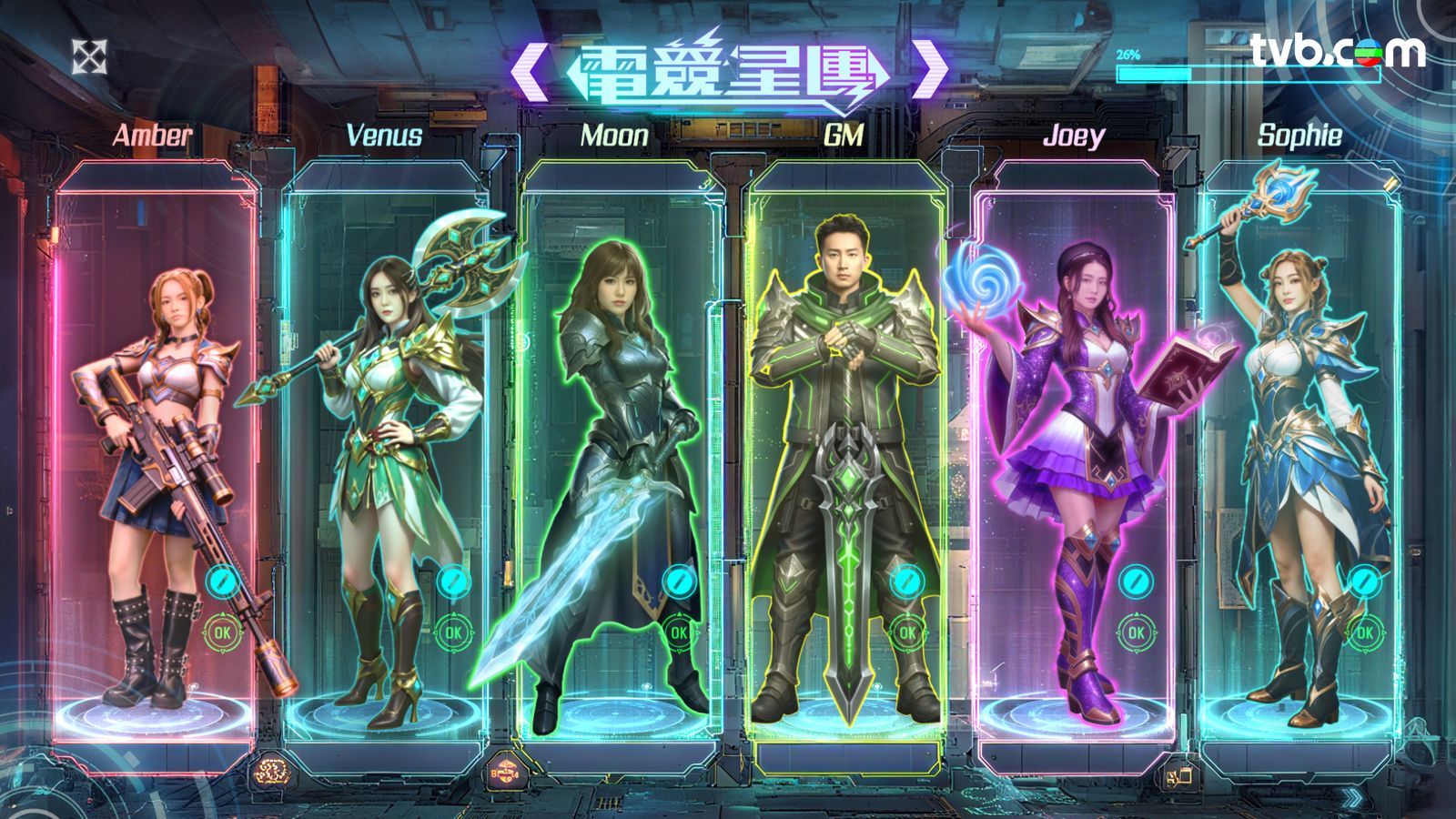Open the tvb.com logo link

(x=1336, y=51)
